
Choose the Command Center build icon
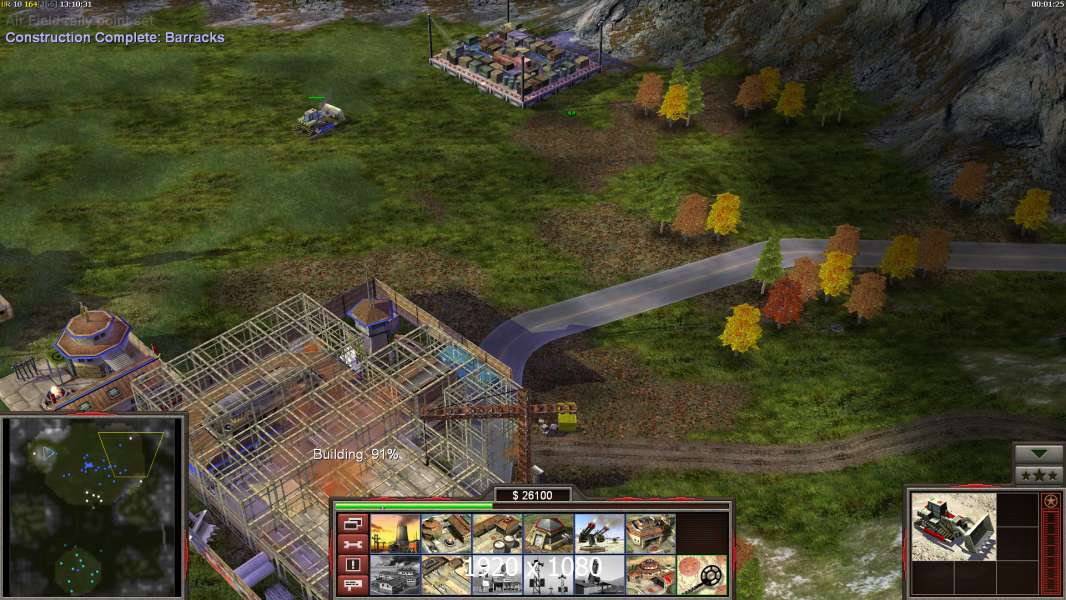click(x=650, y=575)
